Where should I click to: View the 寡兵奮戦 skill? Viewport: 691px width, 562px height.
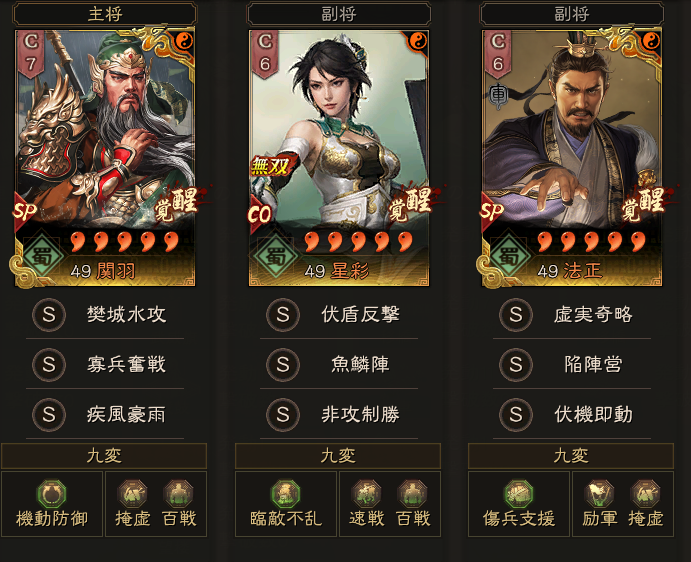[105, 365]
